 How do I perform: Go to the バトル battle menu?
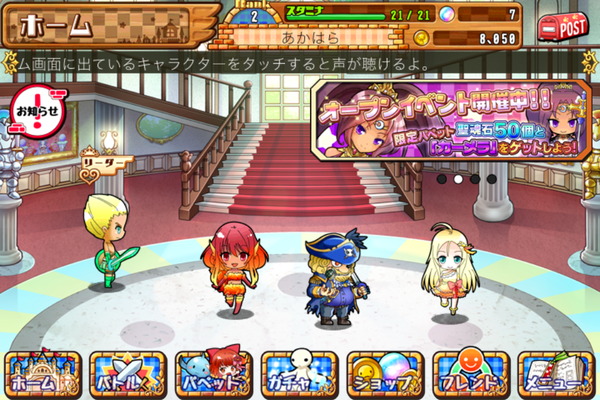click(x=128, y=372)
